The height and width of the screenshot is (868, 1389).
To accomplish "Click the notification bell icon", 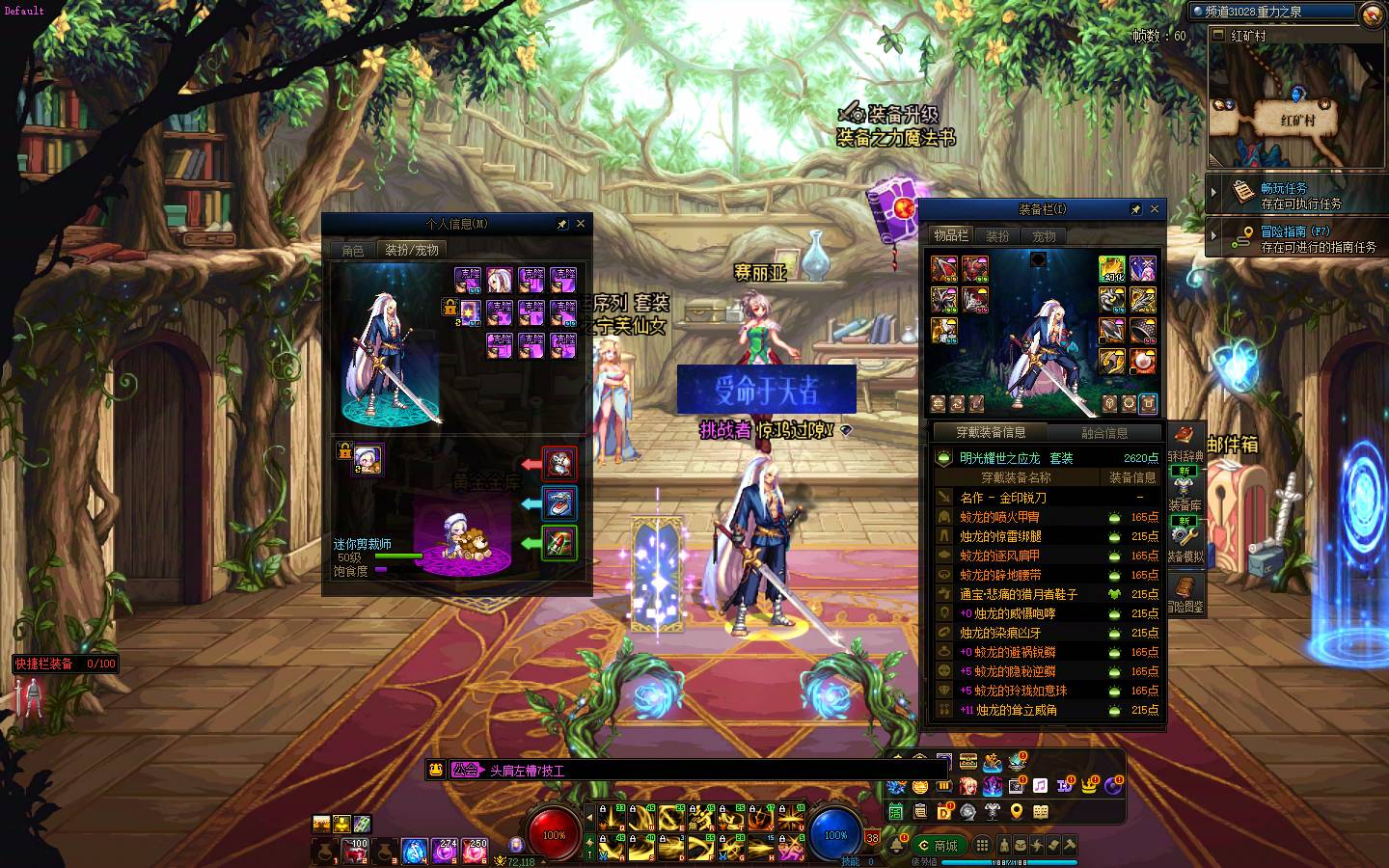I will click(897, 844).
